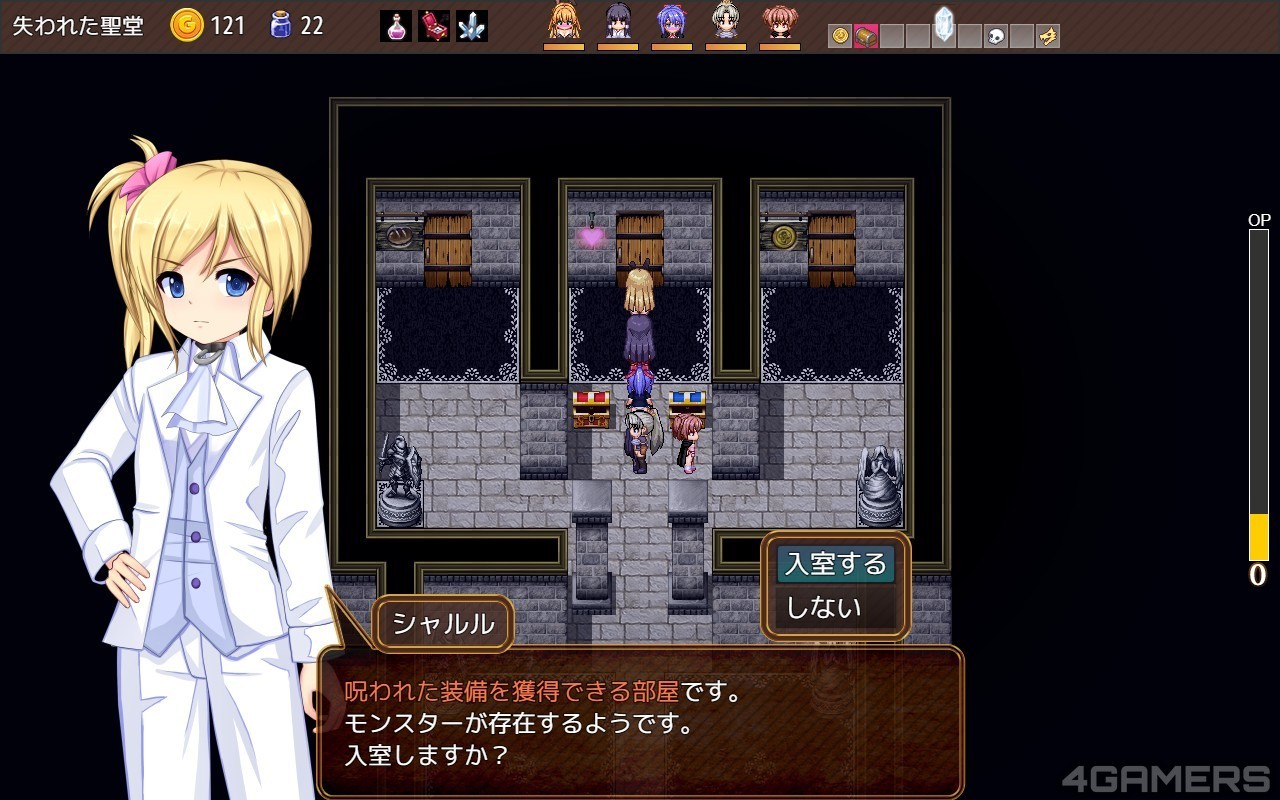Click the ice crystal cluster item icon
The width and height of the screenshot is (1280, 800).
pyautogui.click(x=471, y=26)
